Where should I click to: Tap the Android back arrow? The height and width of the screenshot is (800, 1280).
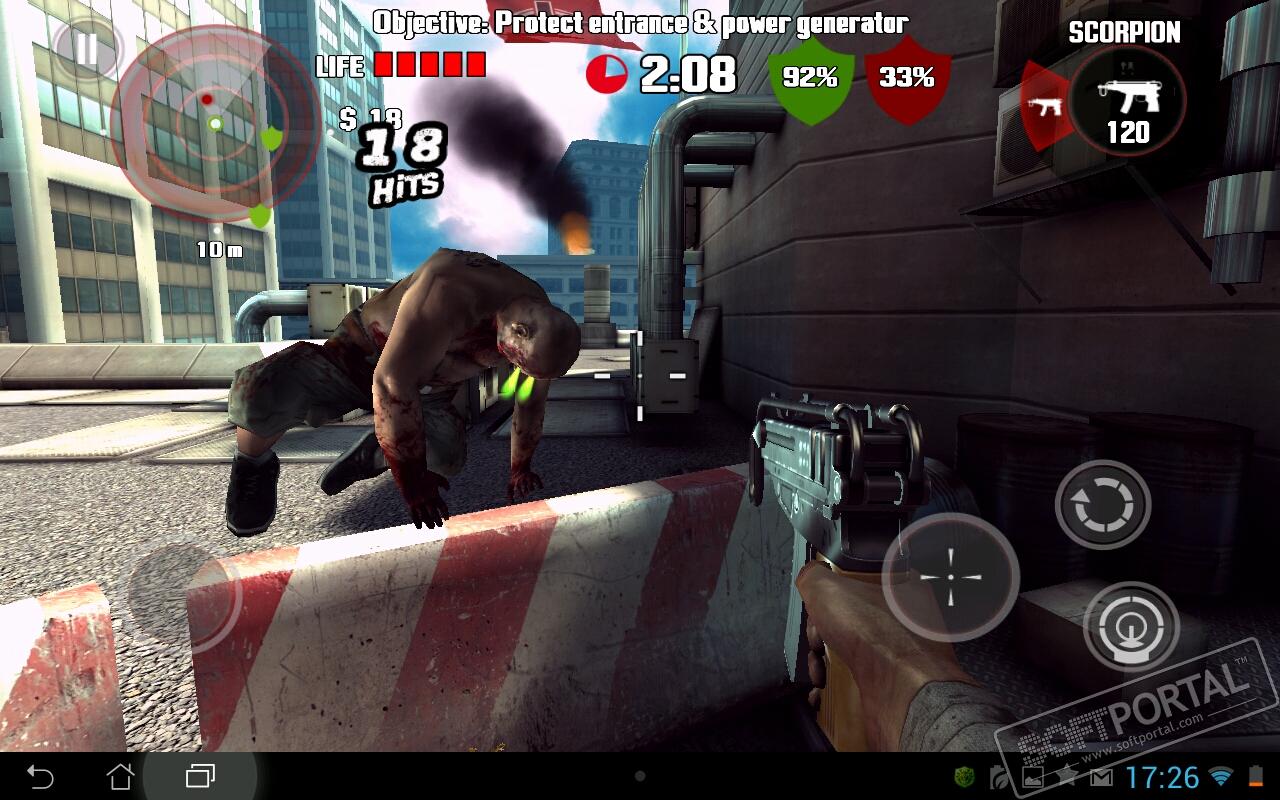[40, 776]
